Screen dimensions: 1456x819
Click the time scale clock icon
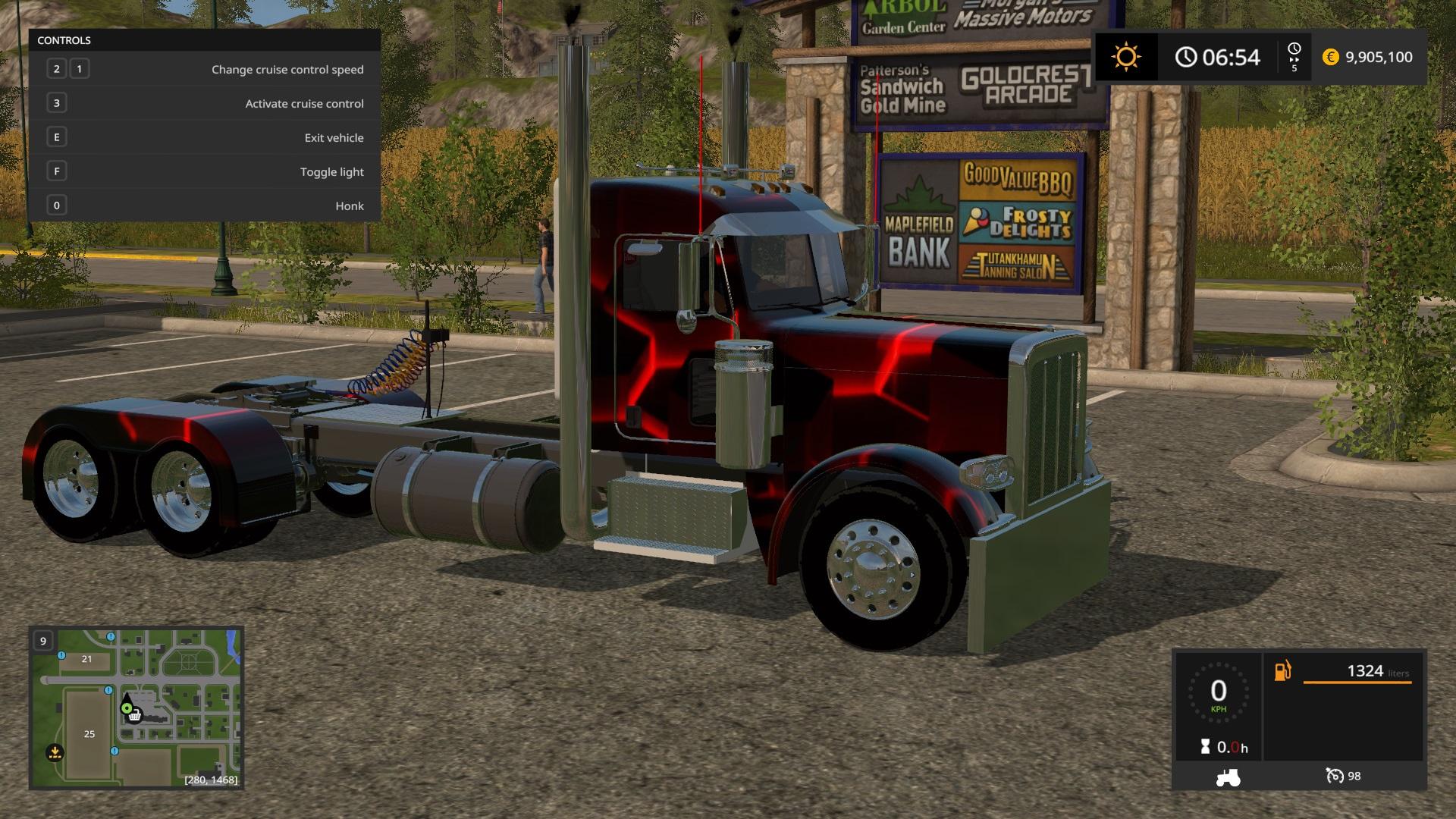tap(1294, 50)
